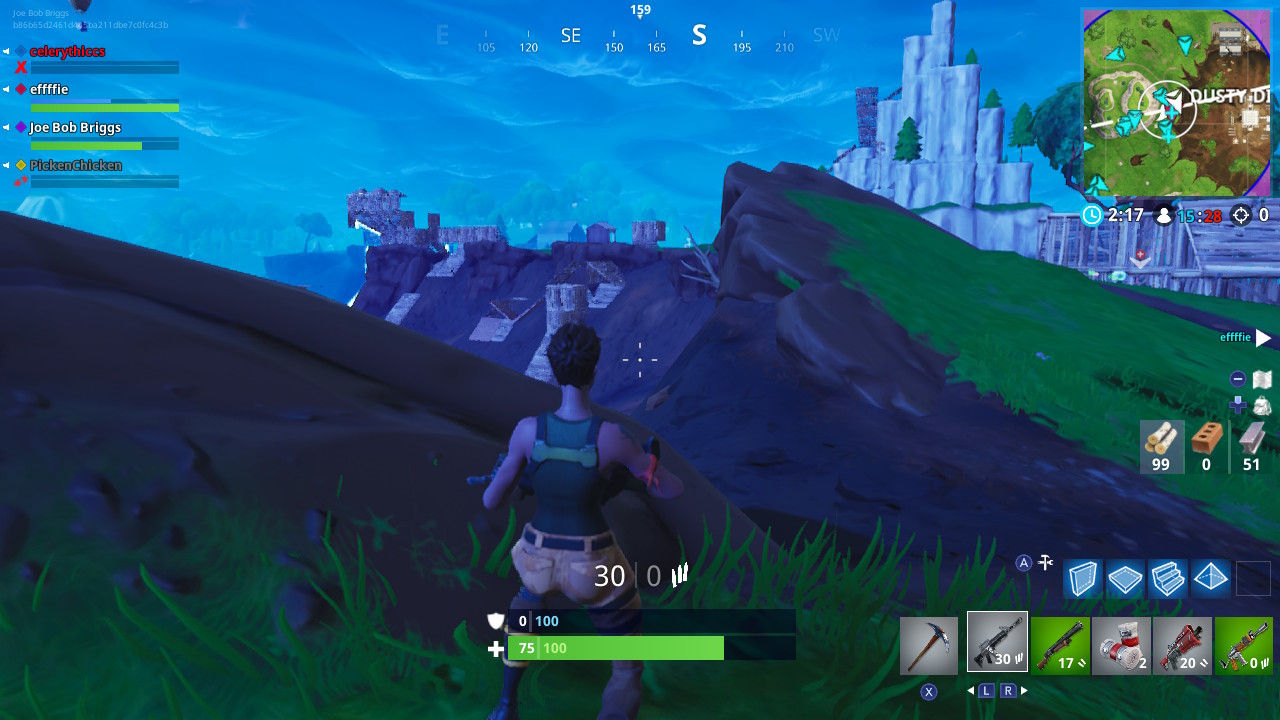The image size is (1280, 720).
Task: Click the A prompt beside the build hammer
Action: pyautogui.click(x=1023, y=562)
